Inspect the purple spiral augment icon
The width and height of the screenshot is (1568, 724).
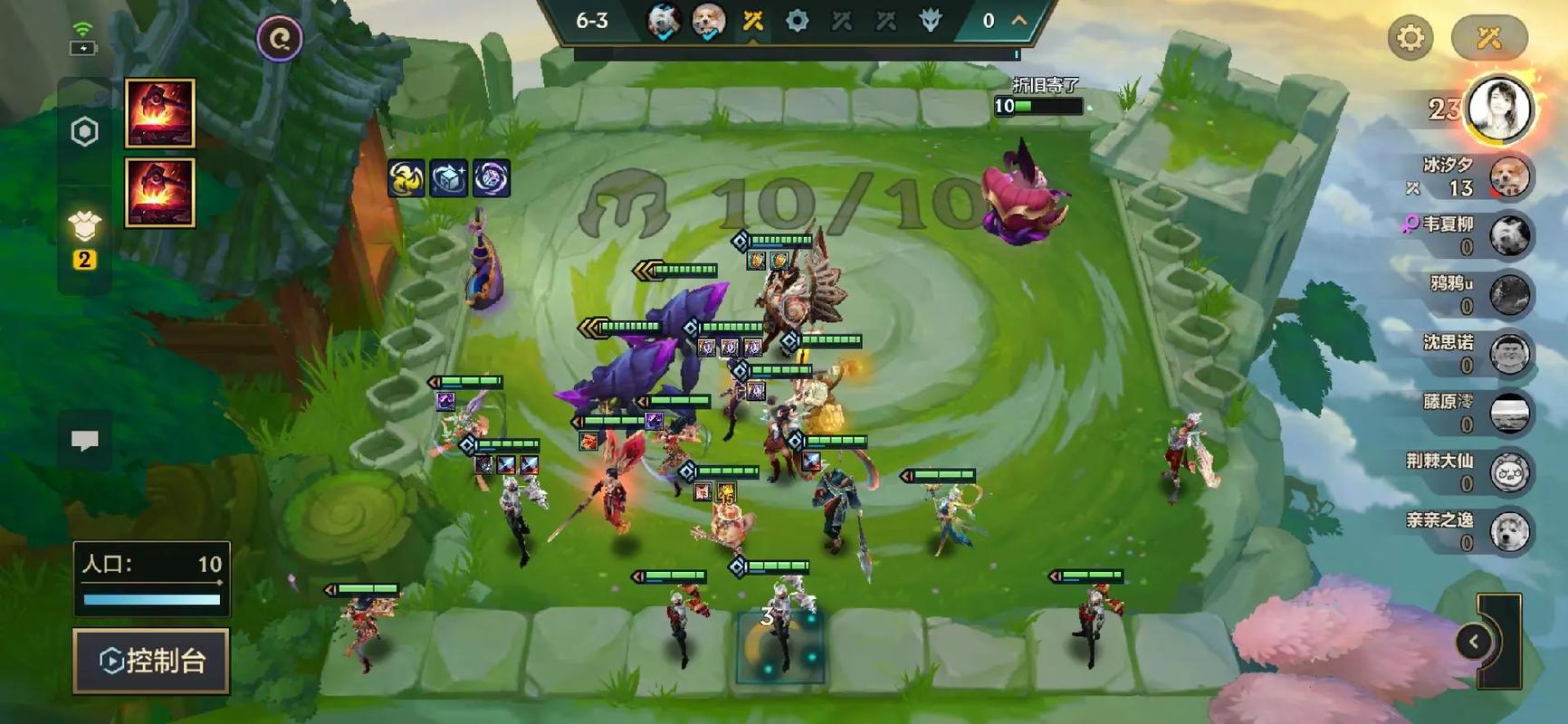492,178
